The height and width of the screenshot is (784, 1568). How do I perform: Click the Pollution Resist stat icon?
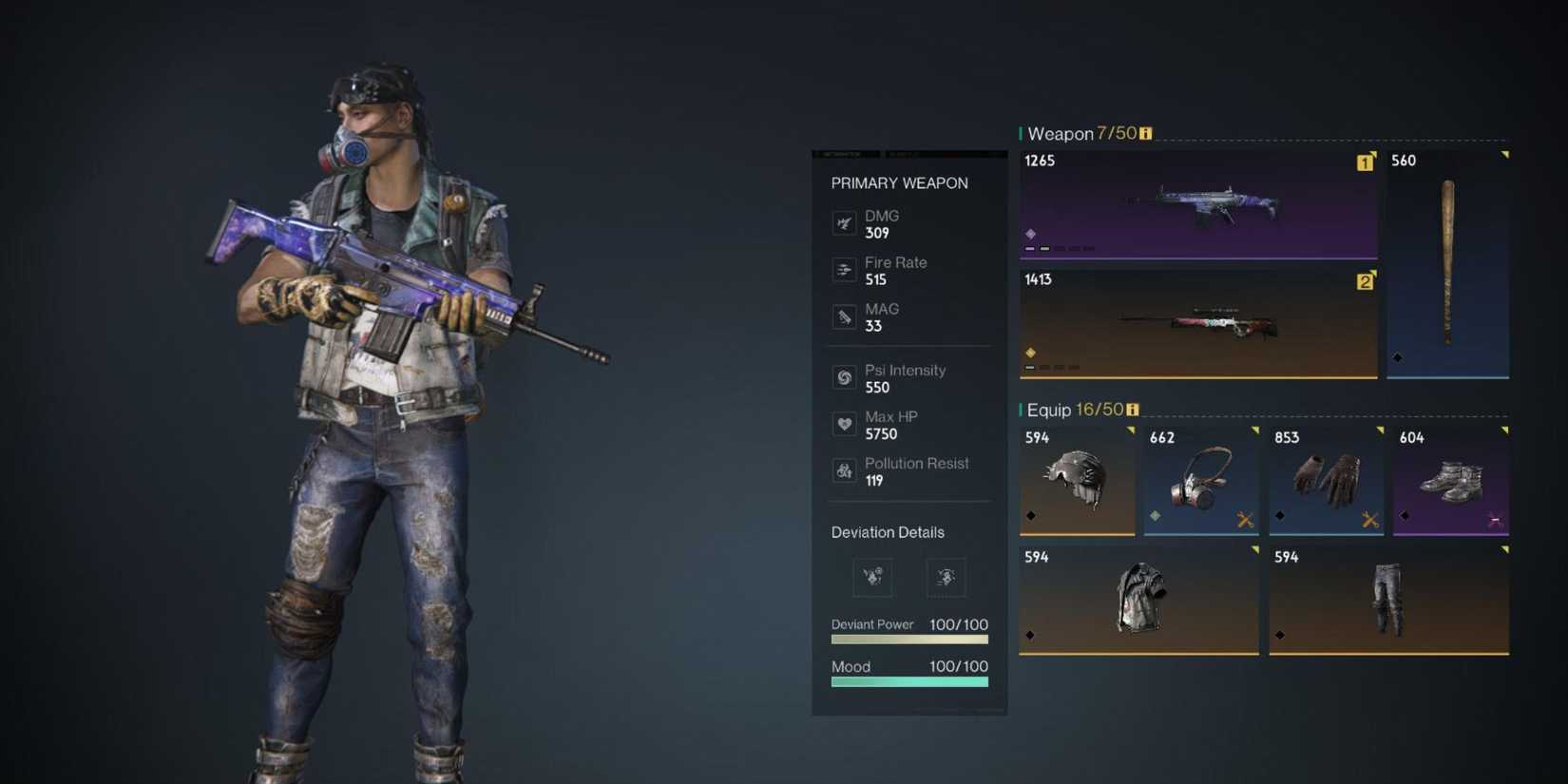[845, 470]
